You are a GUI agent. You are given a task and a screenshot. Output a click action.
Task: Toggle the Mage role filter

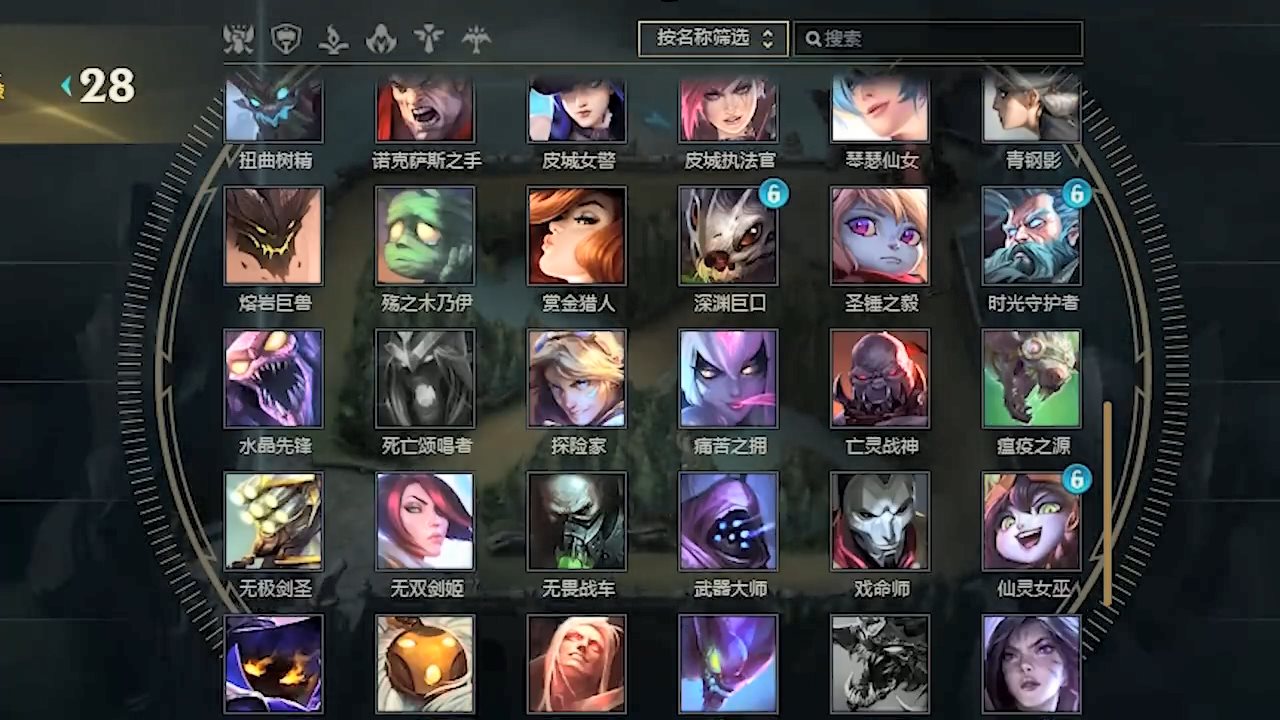click(x=333, y=40)
